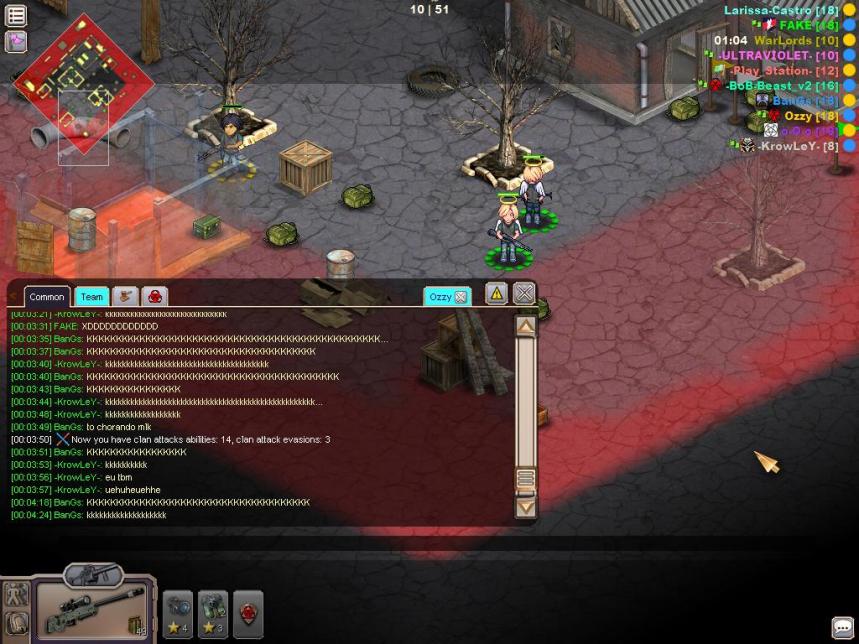
Task: Activate the red emblem ability slot
Action: 248,612
